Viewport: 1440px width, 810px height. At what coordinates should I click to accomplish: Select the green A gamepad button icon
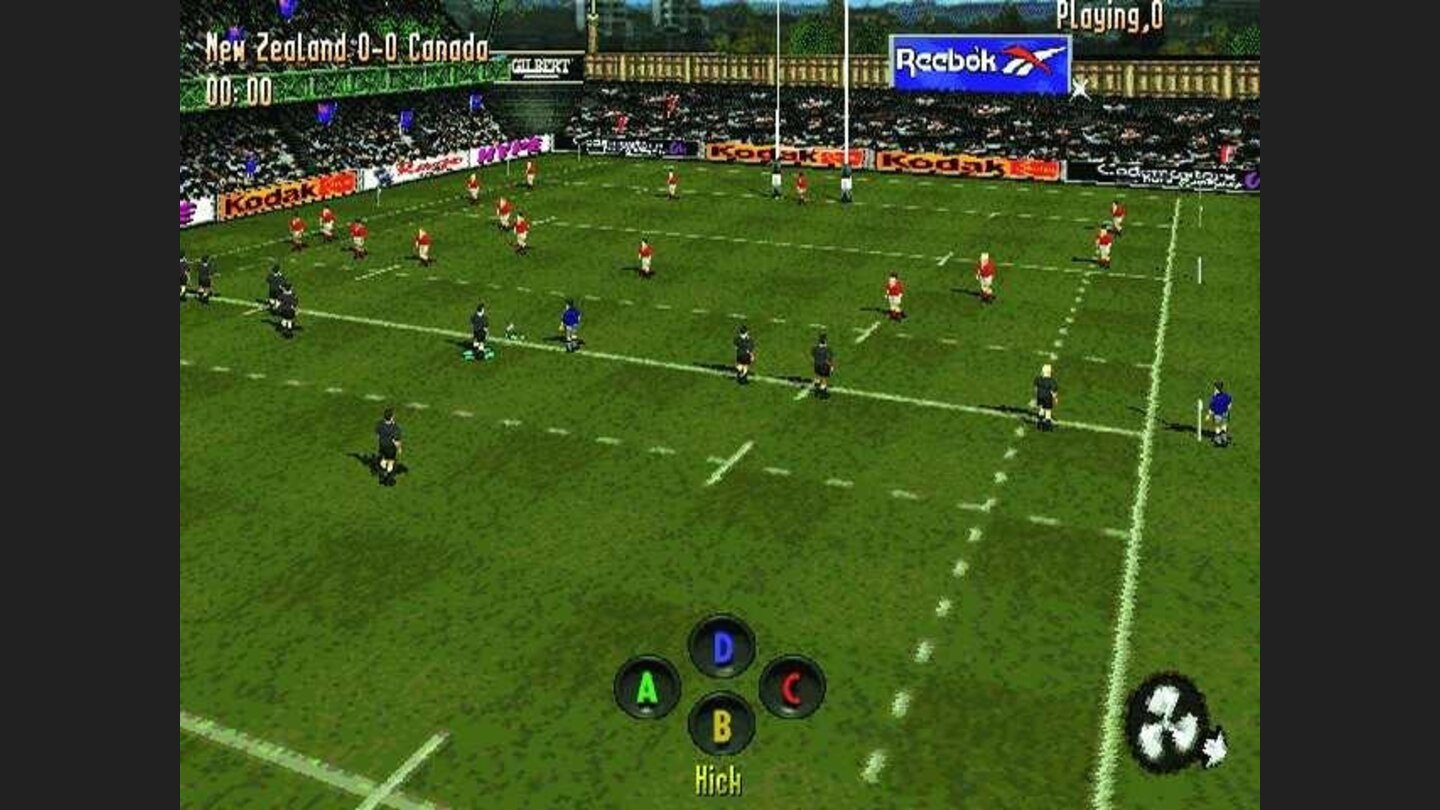(649, 688)
